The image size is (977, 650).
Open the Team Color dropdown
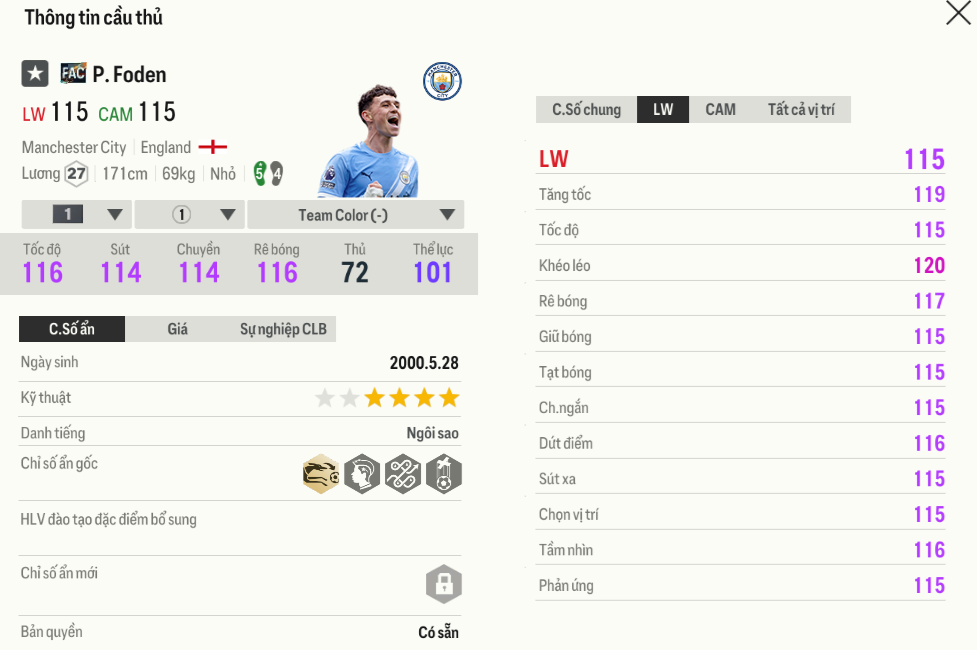pos(355,215)
